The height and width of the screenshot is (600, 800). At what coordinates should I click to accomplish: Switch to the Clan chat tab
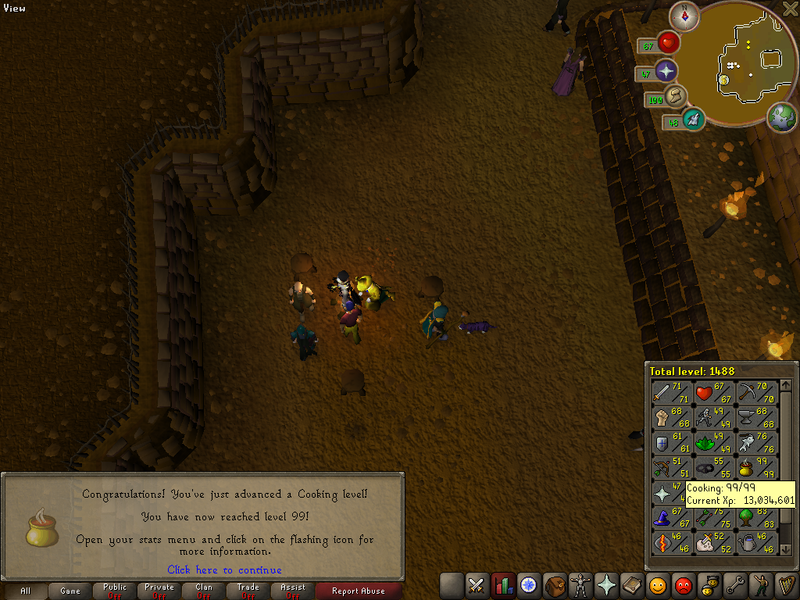tap(205, 591)
